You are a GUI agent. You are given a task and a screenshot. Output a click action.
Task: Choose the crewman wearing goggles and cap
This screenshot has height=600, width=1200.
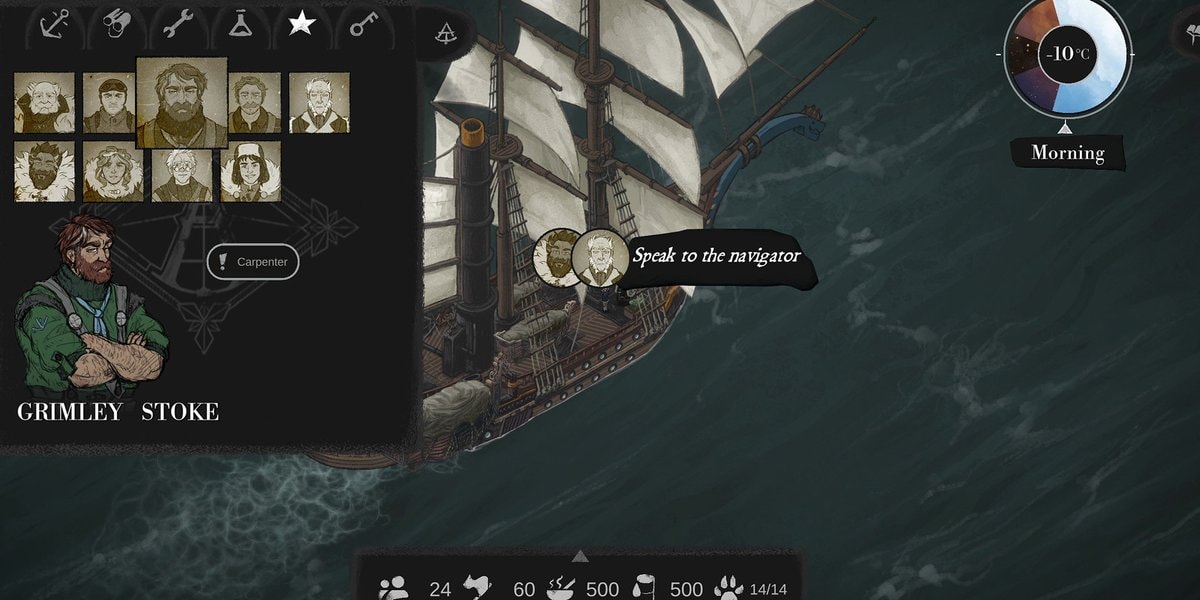click(x=107, y=103)
